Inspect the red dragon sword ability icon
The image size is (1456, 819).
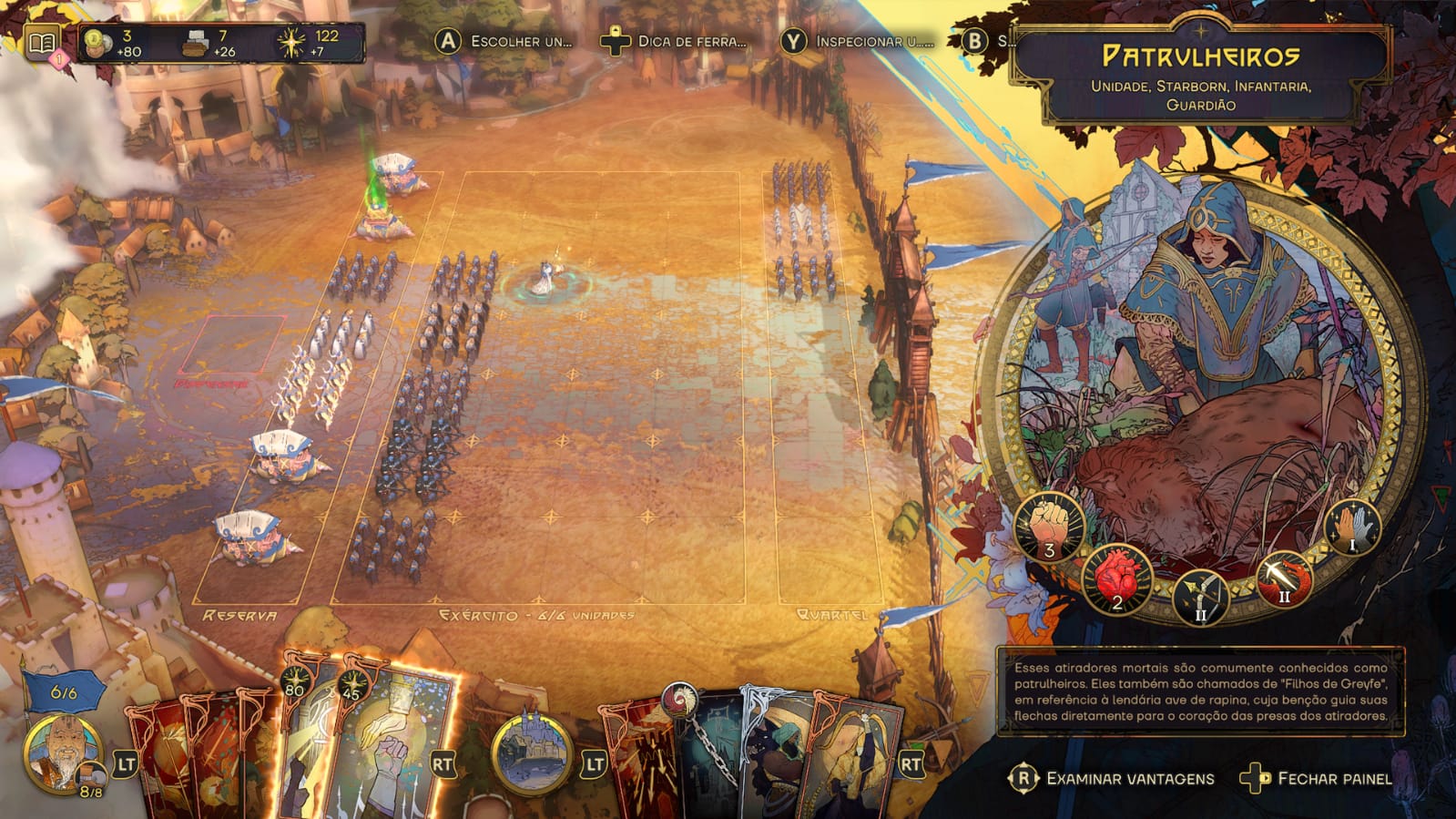coord(1284,579)
